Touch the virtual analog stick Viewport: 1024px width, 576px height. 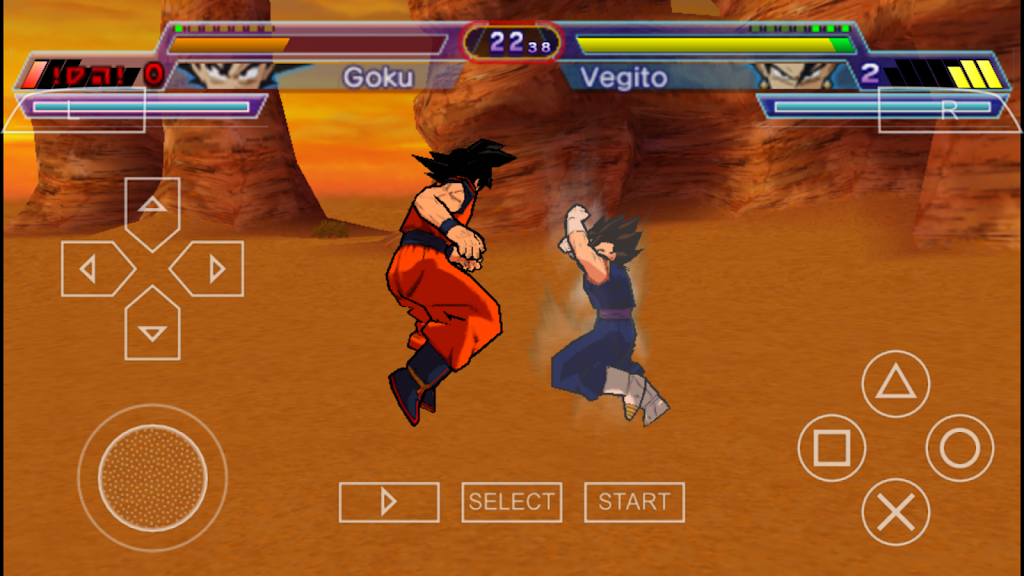152,477
